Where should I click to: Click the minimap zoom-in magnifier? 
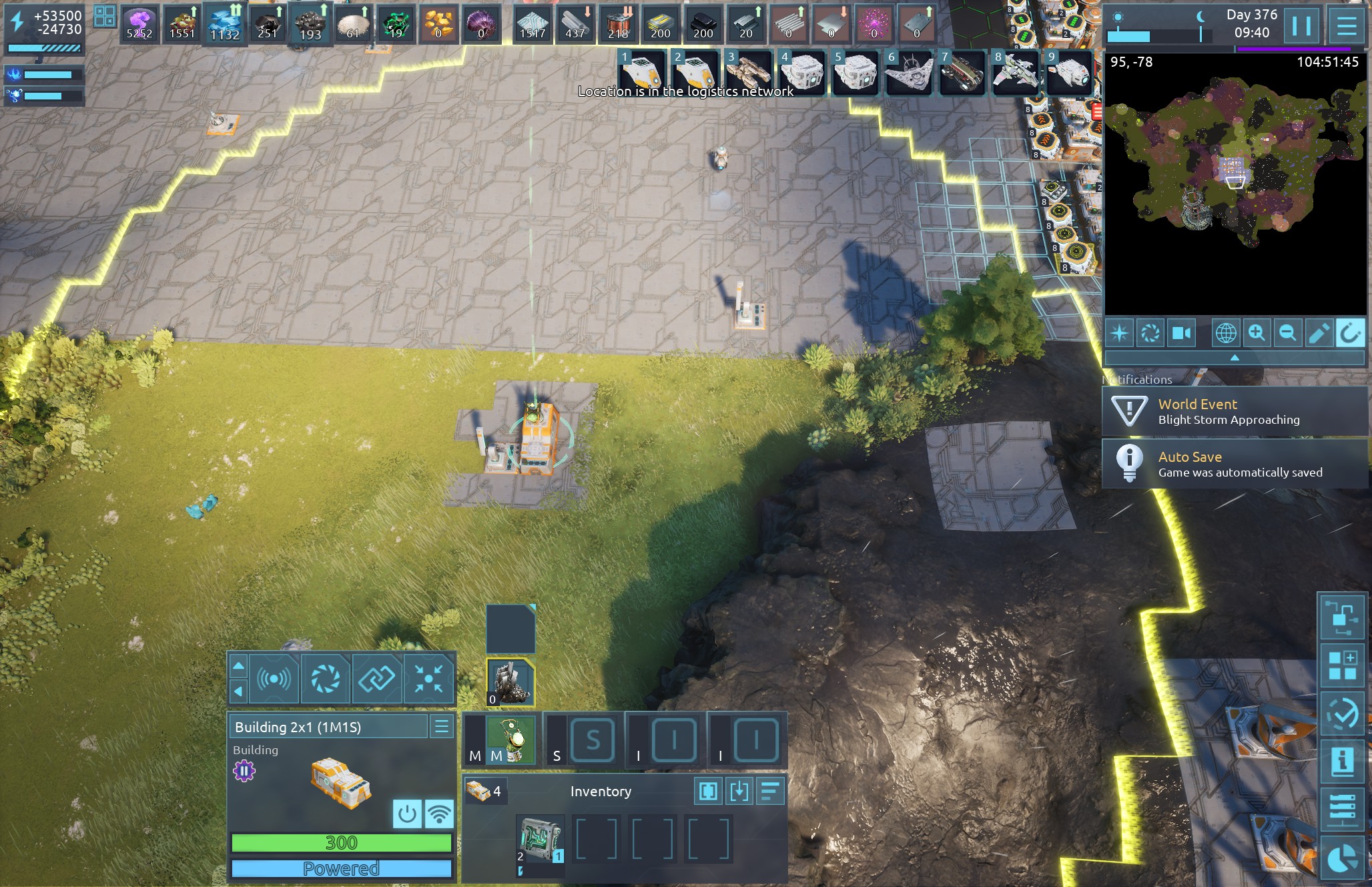click(x=1257, y=332)
